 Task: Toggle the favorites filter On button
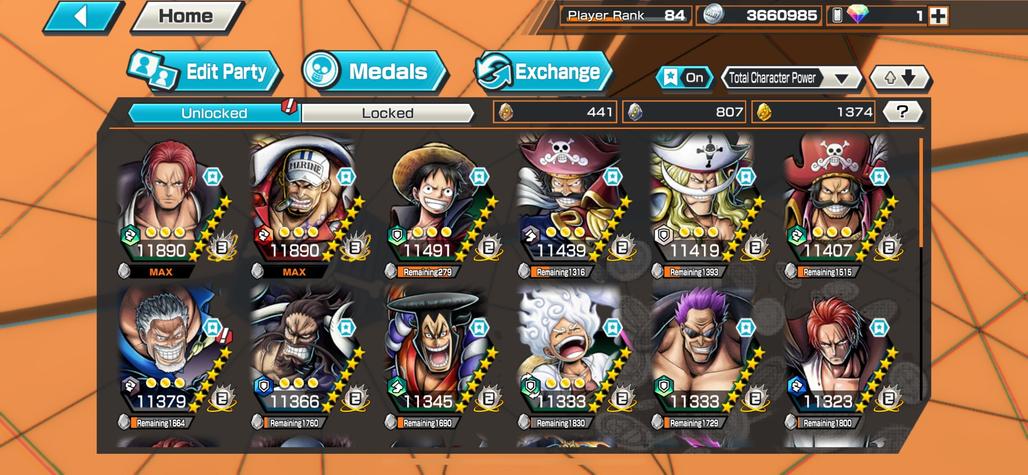(x=683, y=77)
